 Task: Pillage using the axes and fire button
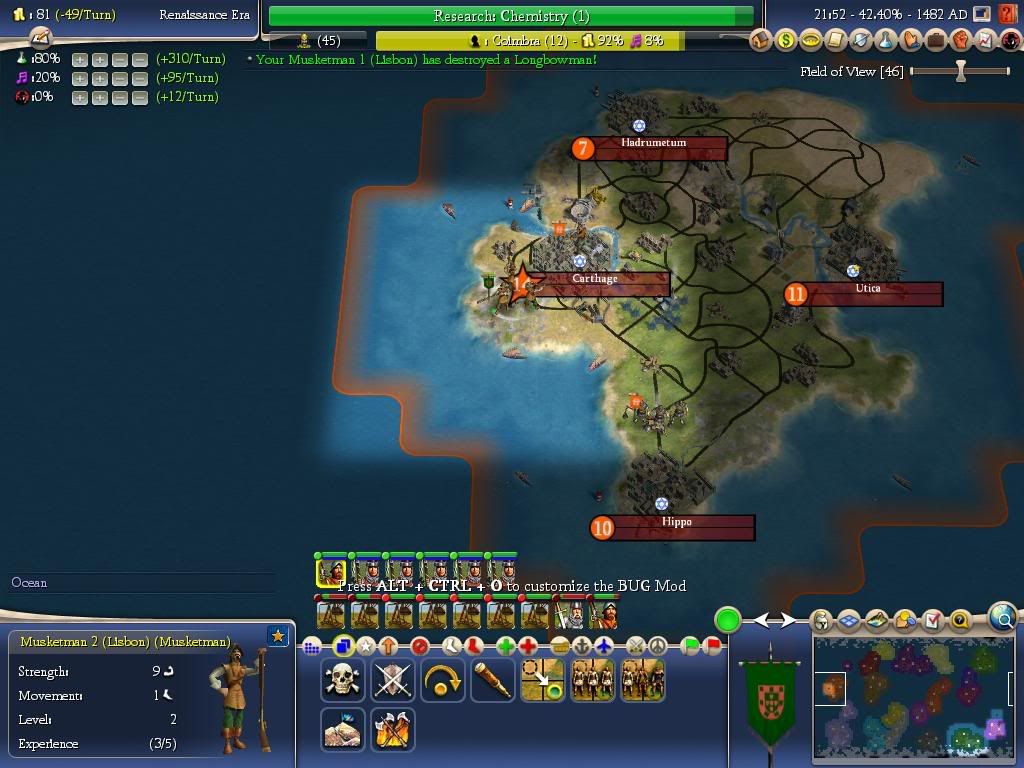(393, 729)
